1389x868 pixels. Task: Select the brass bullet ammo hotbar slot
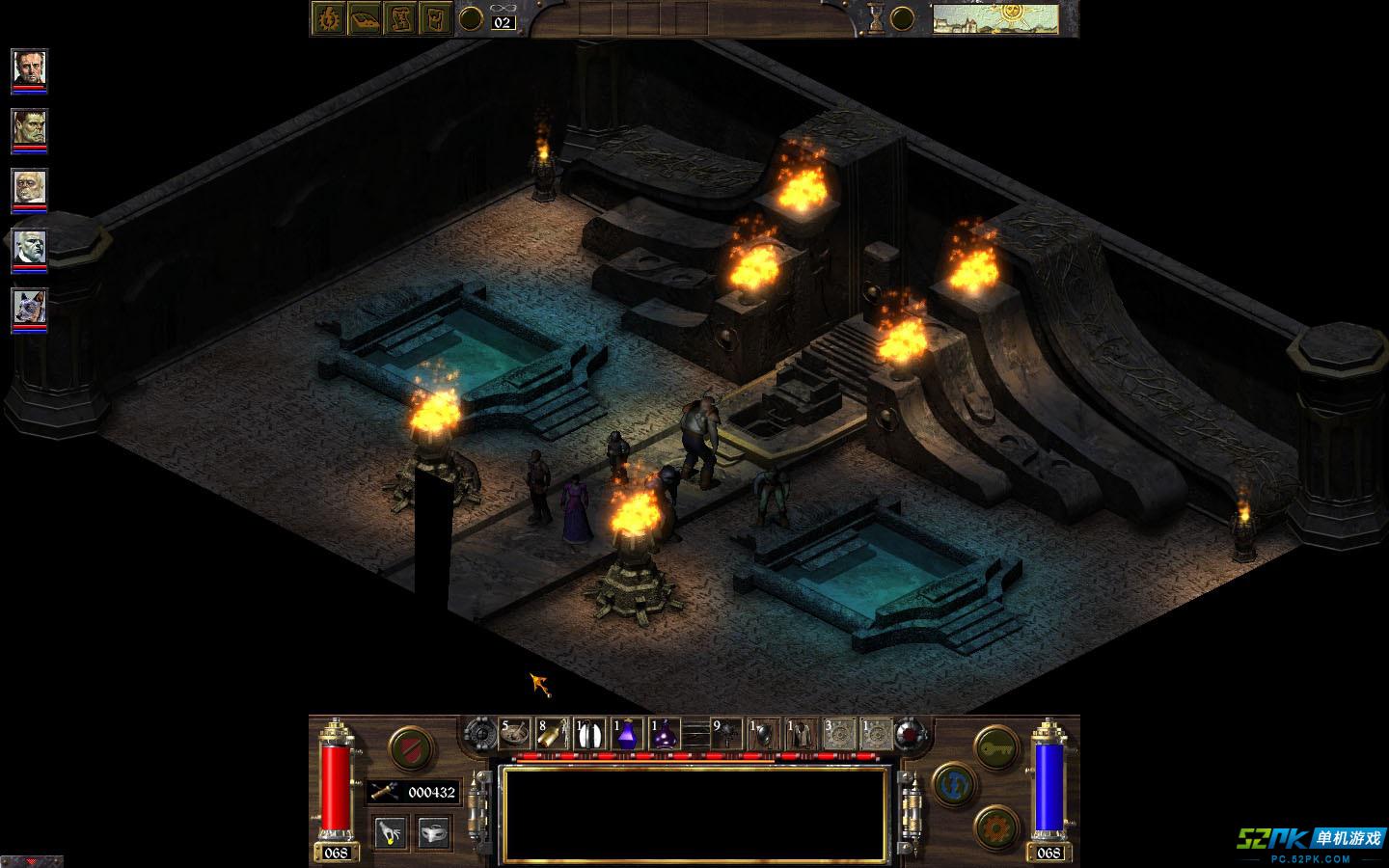[x=552, y=734]
